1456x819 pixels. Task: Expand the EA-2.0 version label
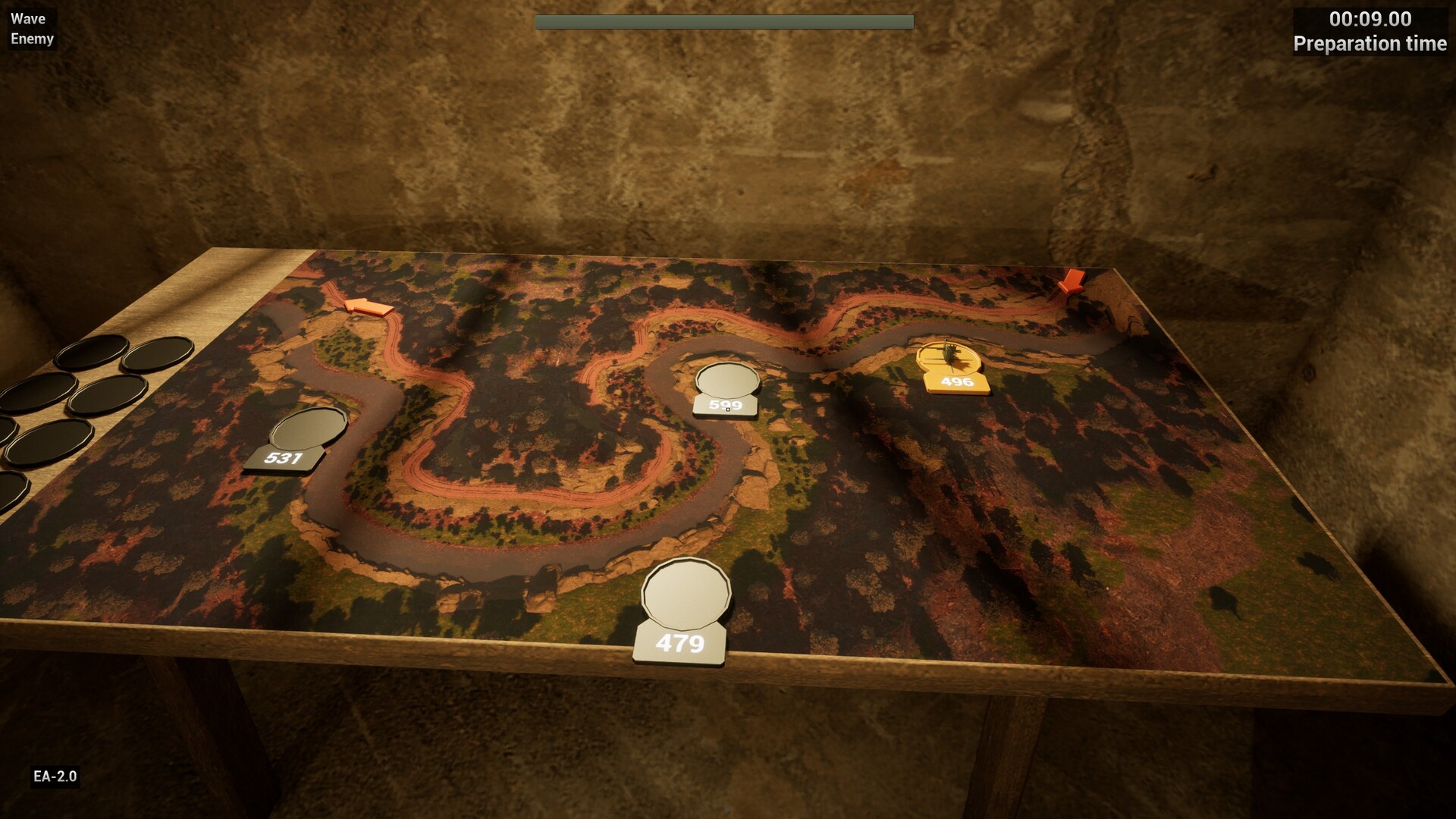point(56,776)
